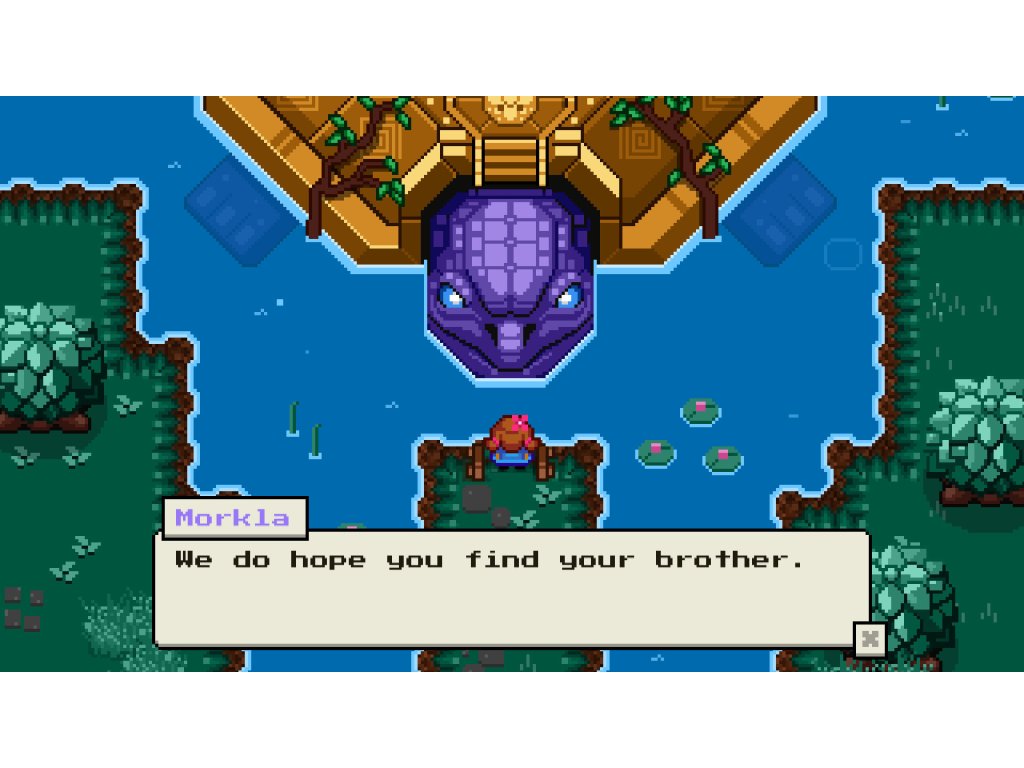Close Morkla's dialogue with the X icon
The image size is (1024, 768).
[870, 639]
